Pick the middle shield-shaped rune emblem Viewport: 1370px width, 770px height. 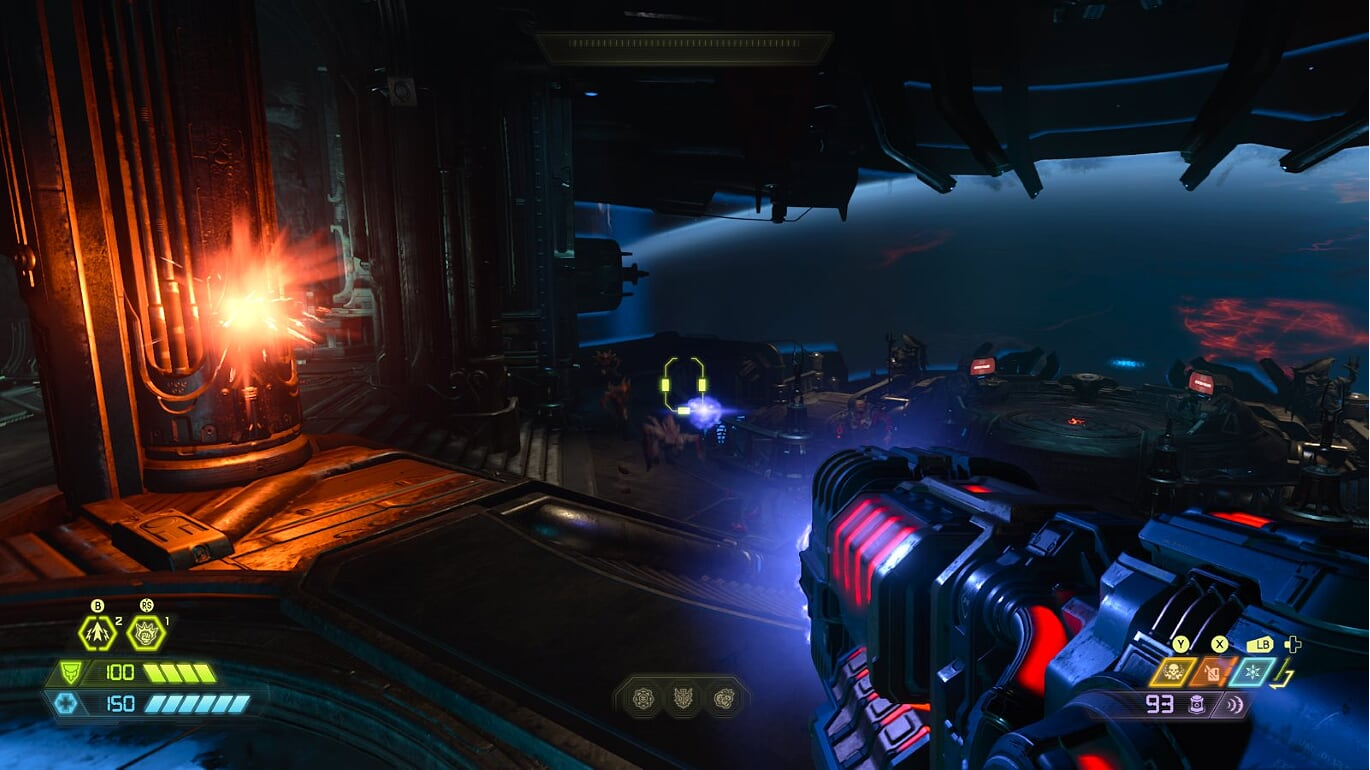(683, 697)
